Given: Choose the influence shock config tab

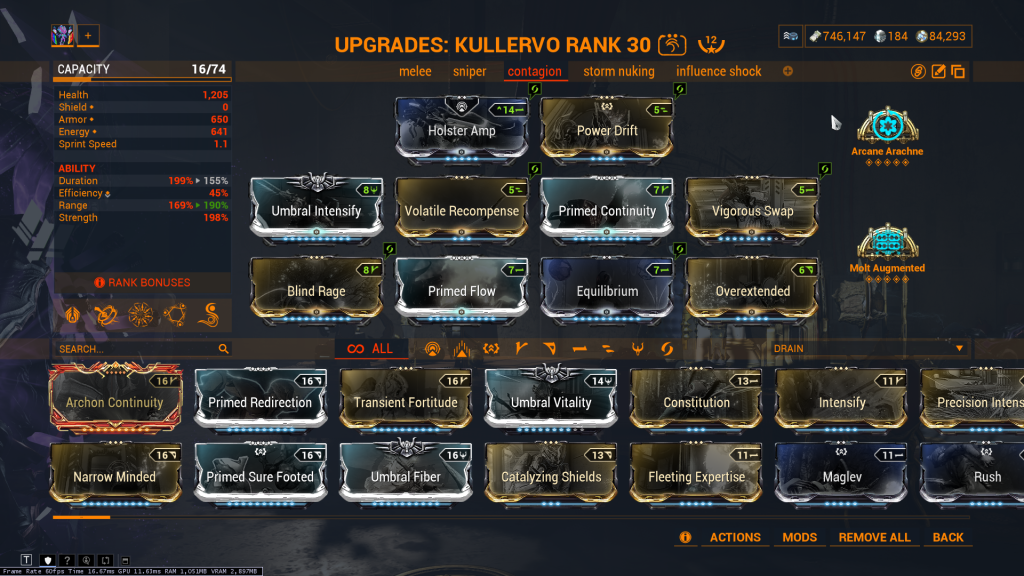Looking at the screenshot, I should click(718, 71).
